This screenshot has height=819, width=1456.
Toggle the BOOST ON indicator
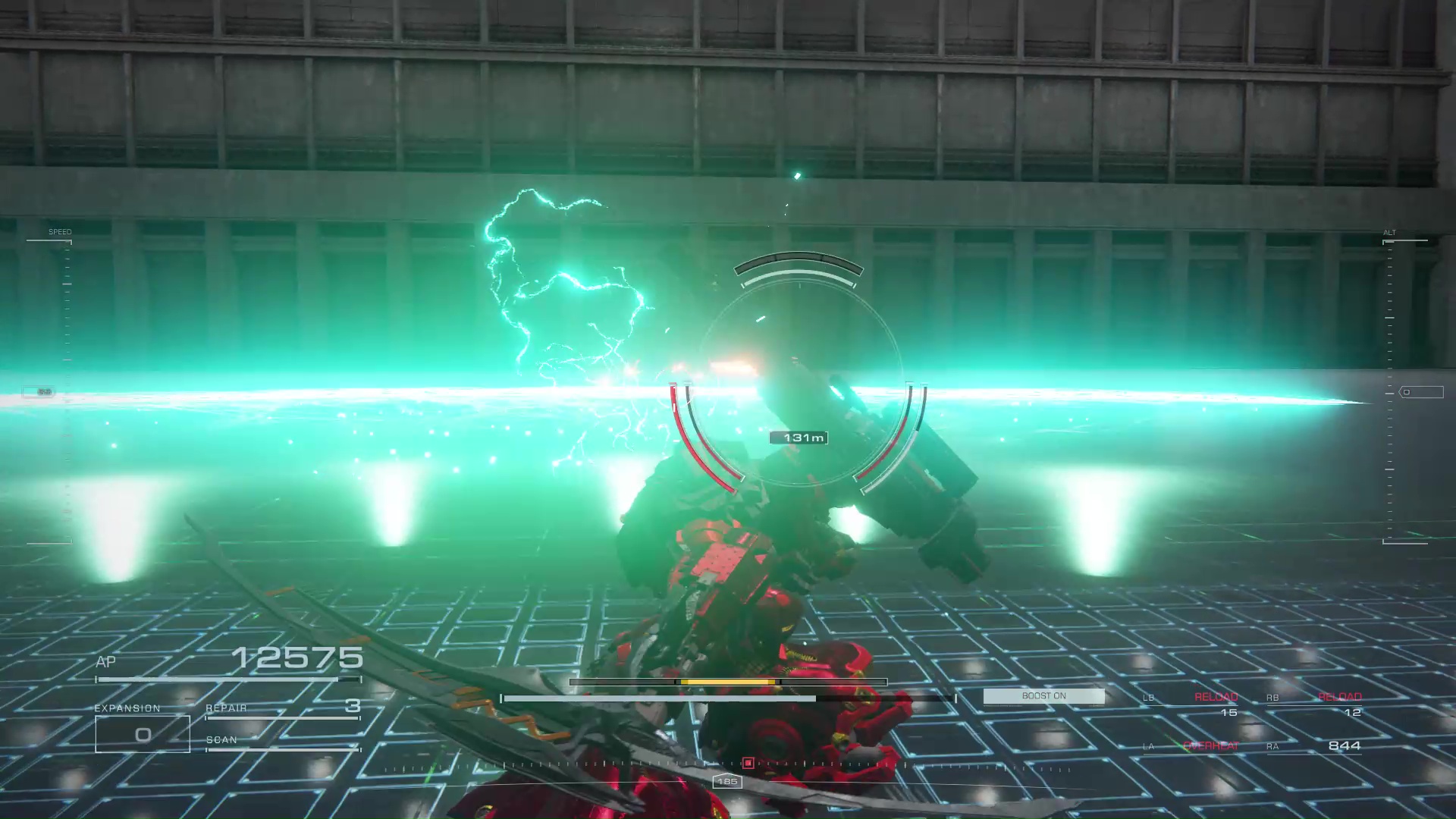[x=1043, y=696]
